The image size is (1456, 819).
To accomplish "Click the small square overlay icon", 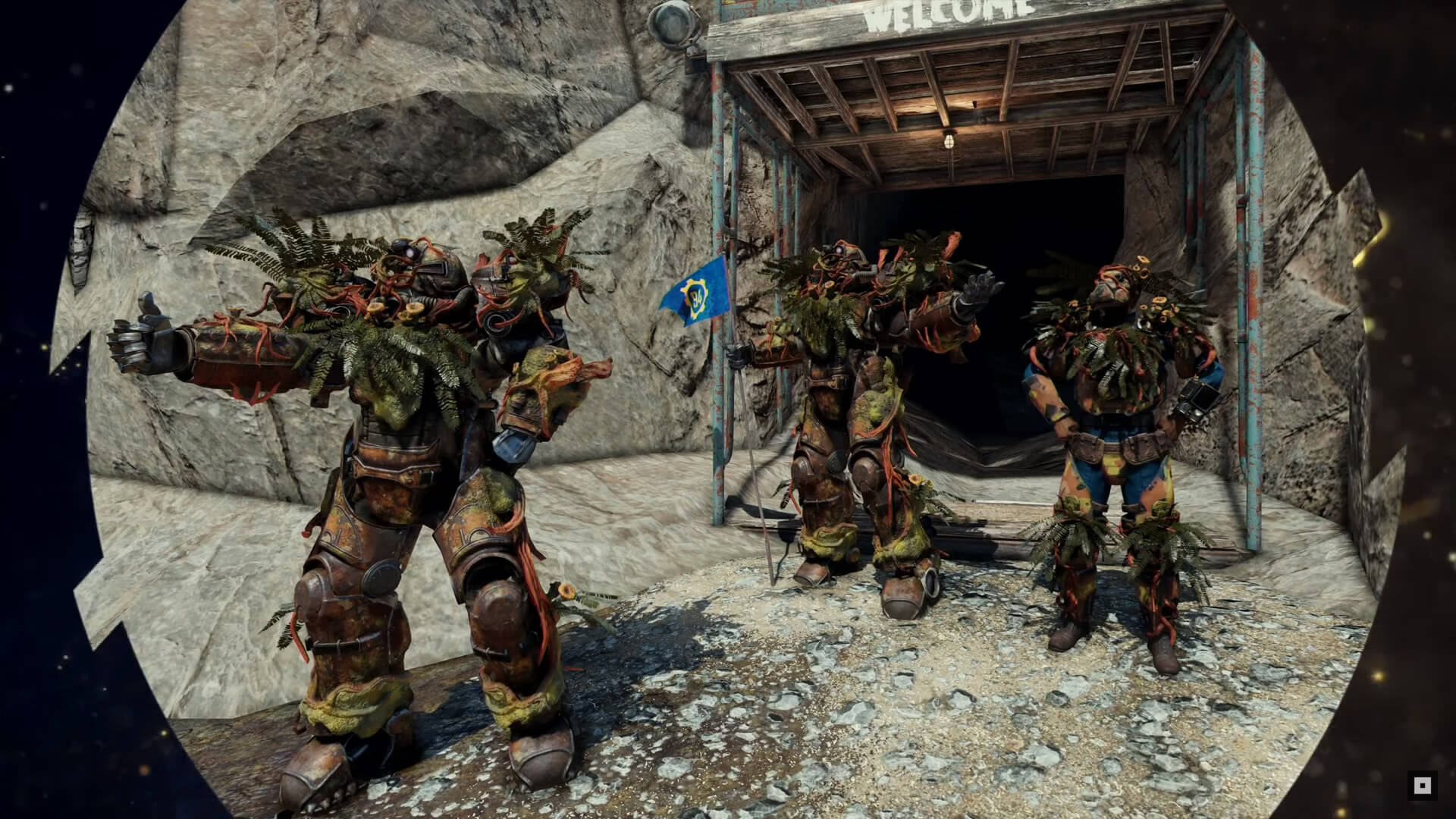I will point(1422,786).
